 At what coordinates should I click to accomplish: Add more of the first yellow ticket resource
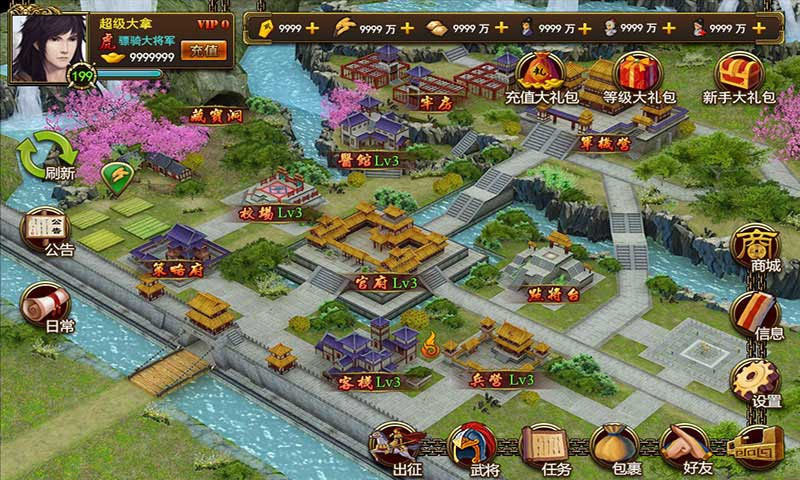point(312,27)
